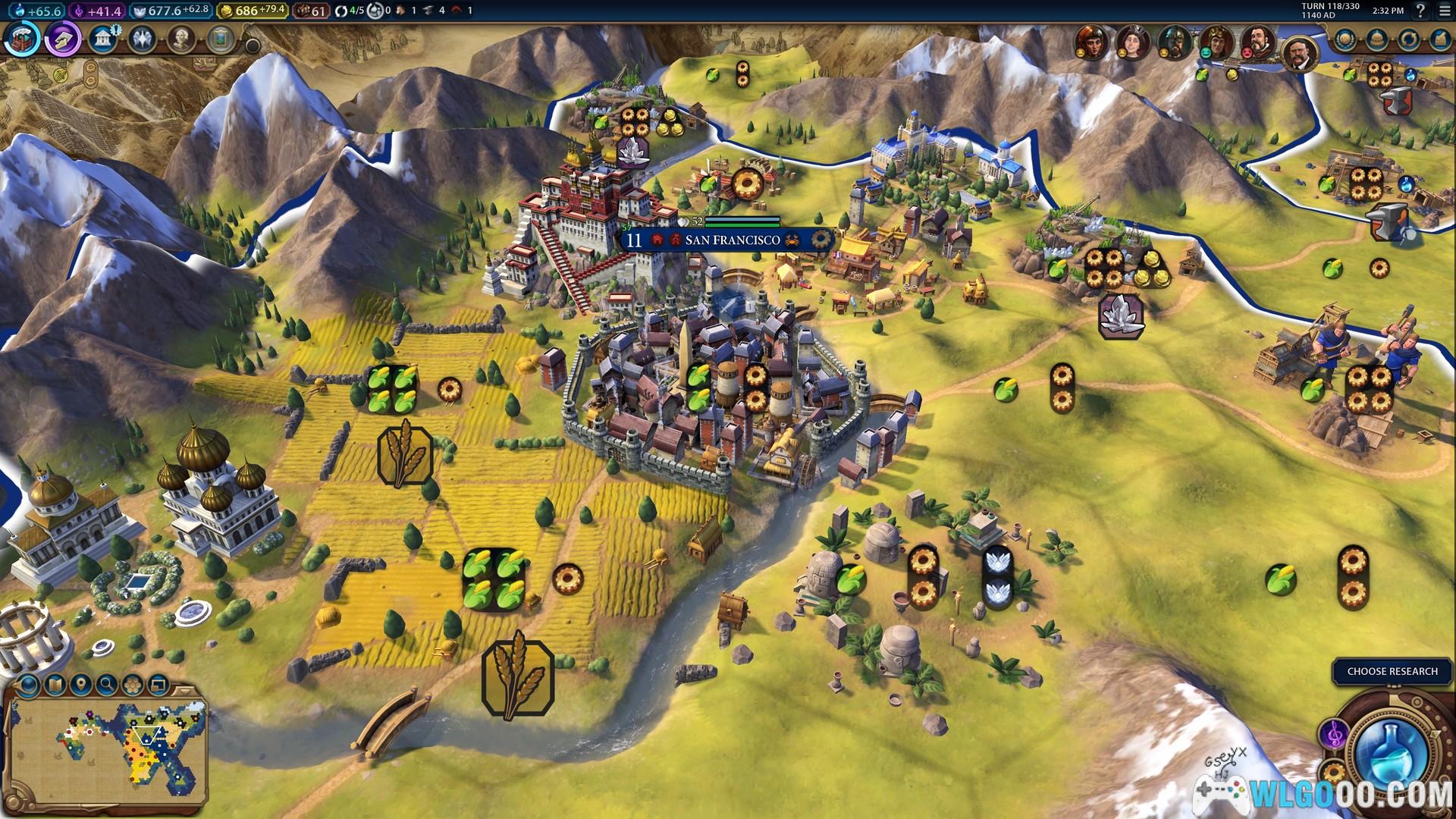This screenshot has width=1456, height=819.
Task: Open the map lenses folded map button
Action: tap(55, 686)
